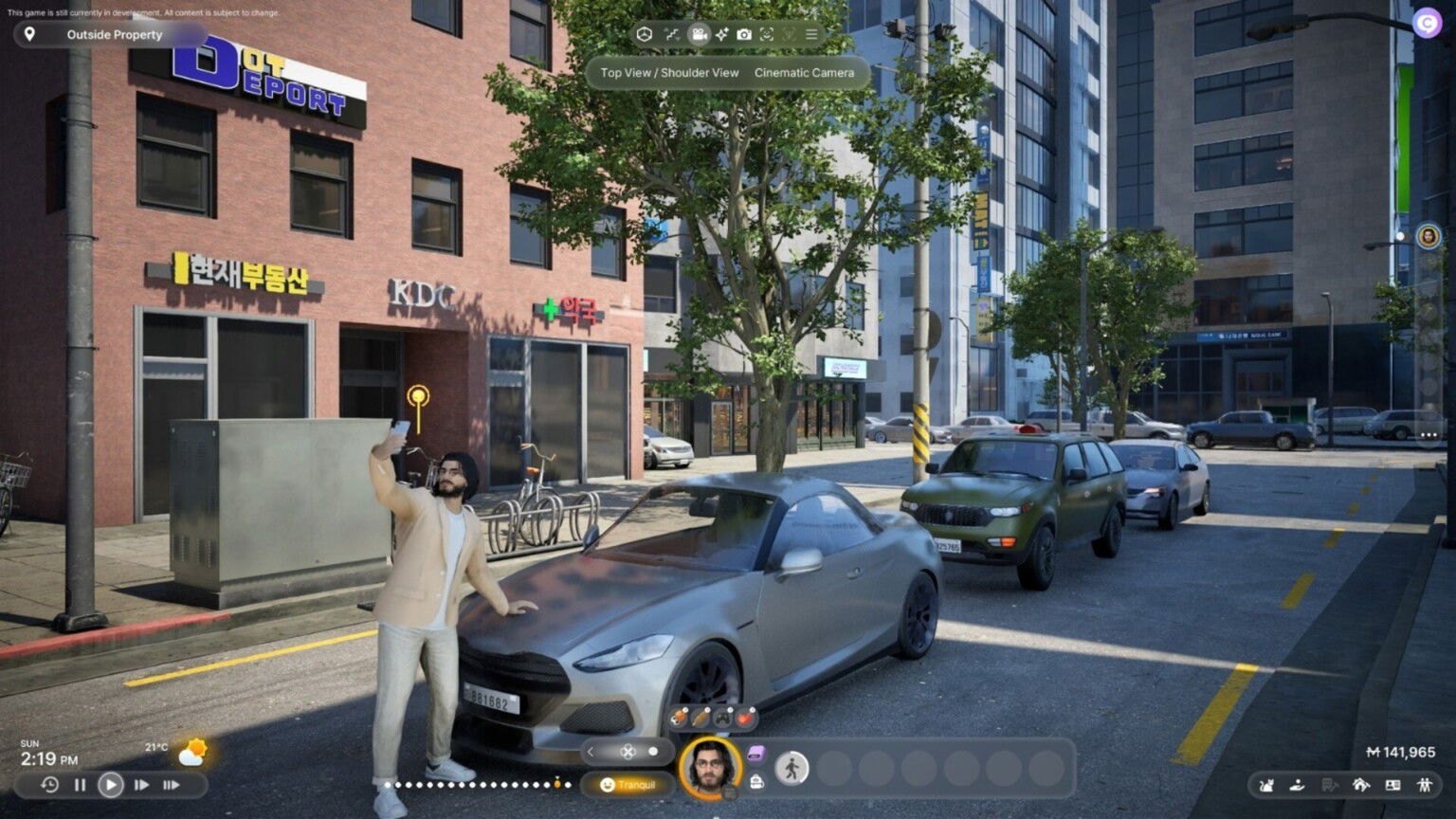The image size is (1456, 819).
Task: Open the pet panel with the cat icon
Action: pyautogui.click(x=1265, y=785)
